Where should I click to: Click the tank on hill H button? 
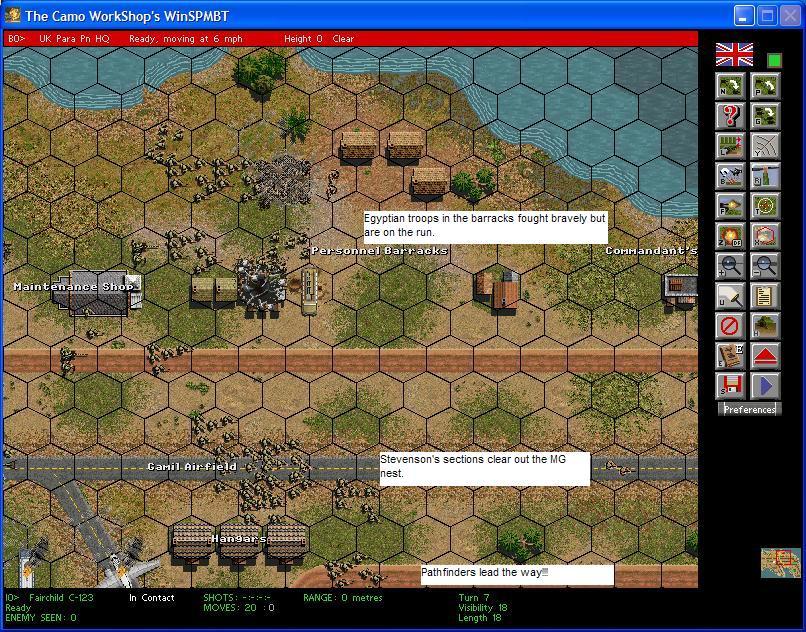(765, 326)
